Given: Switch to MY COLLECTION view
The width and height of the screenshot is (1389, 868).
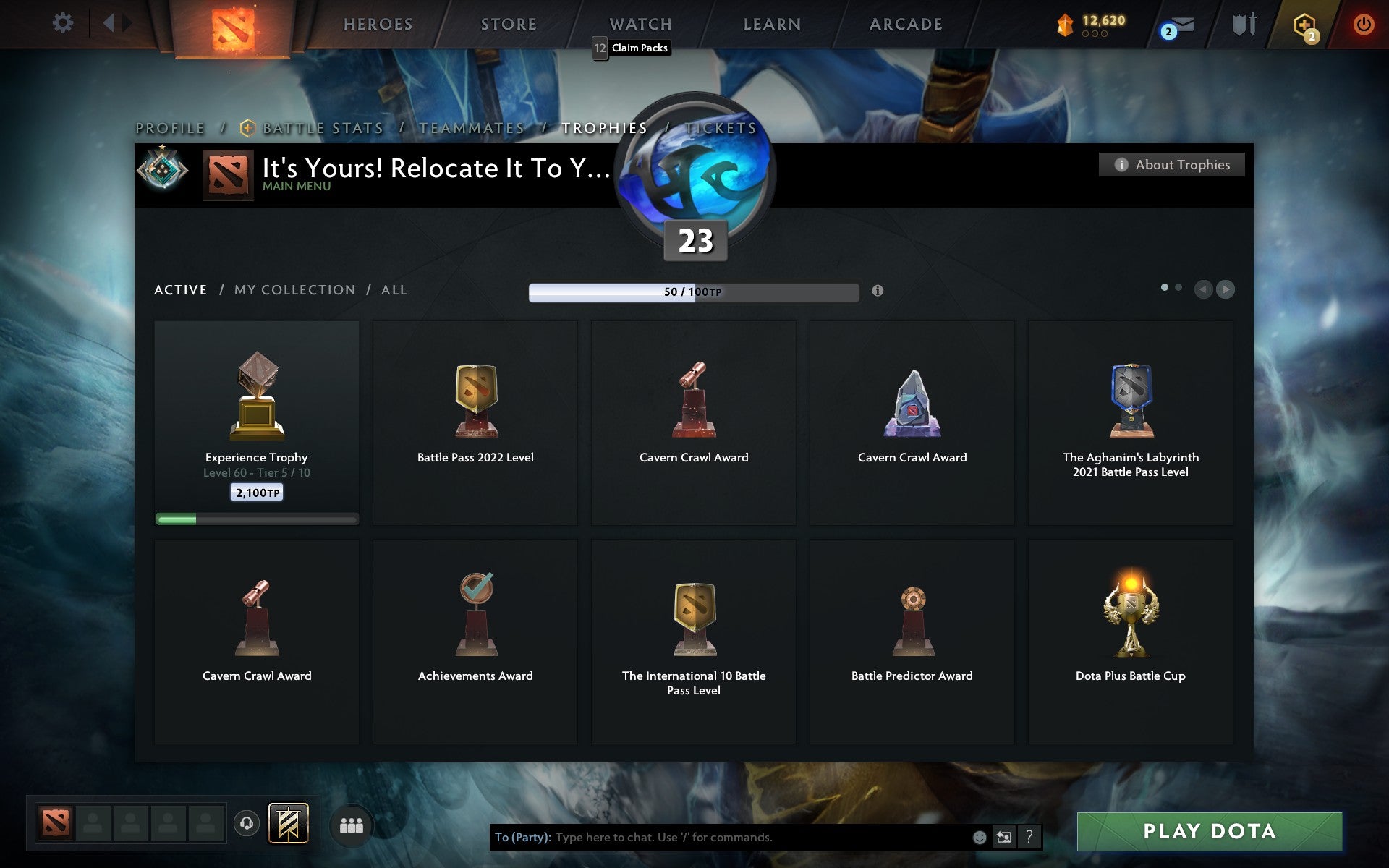Looking at the screenshot, I should pos(294,289).
